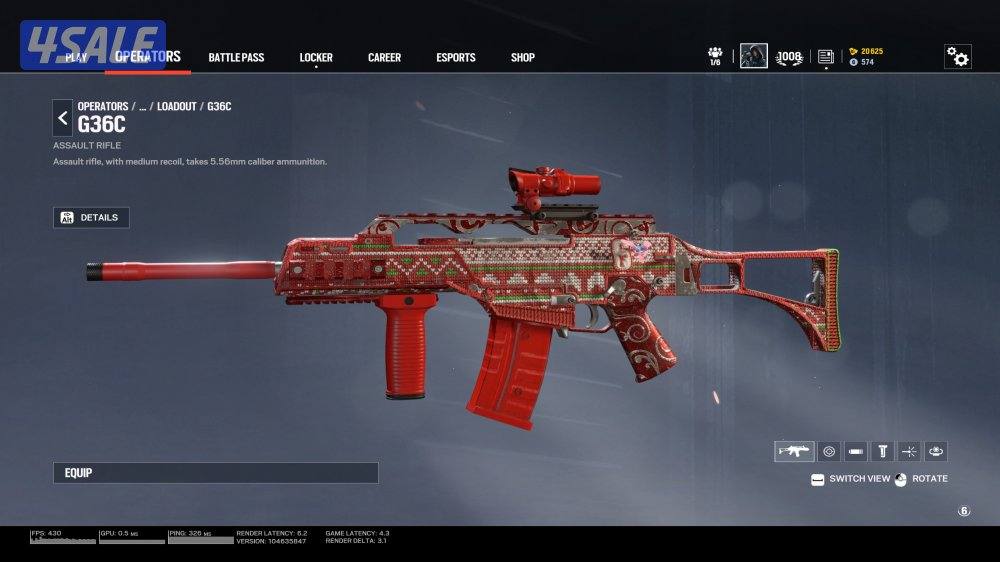Open the weapon Details panel
1000x562 pixels.
coord(91,217)
